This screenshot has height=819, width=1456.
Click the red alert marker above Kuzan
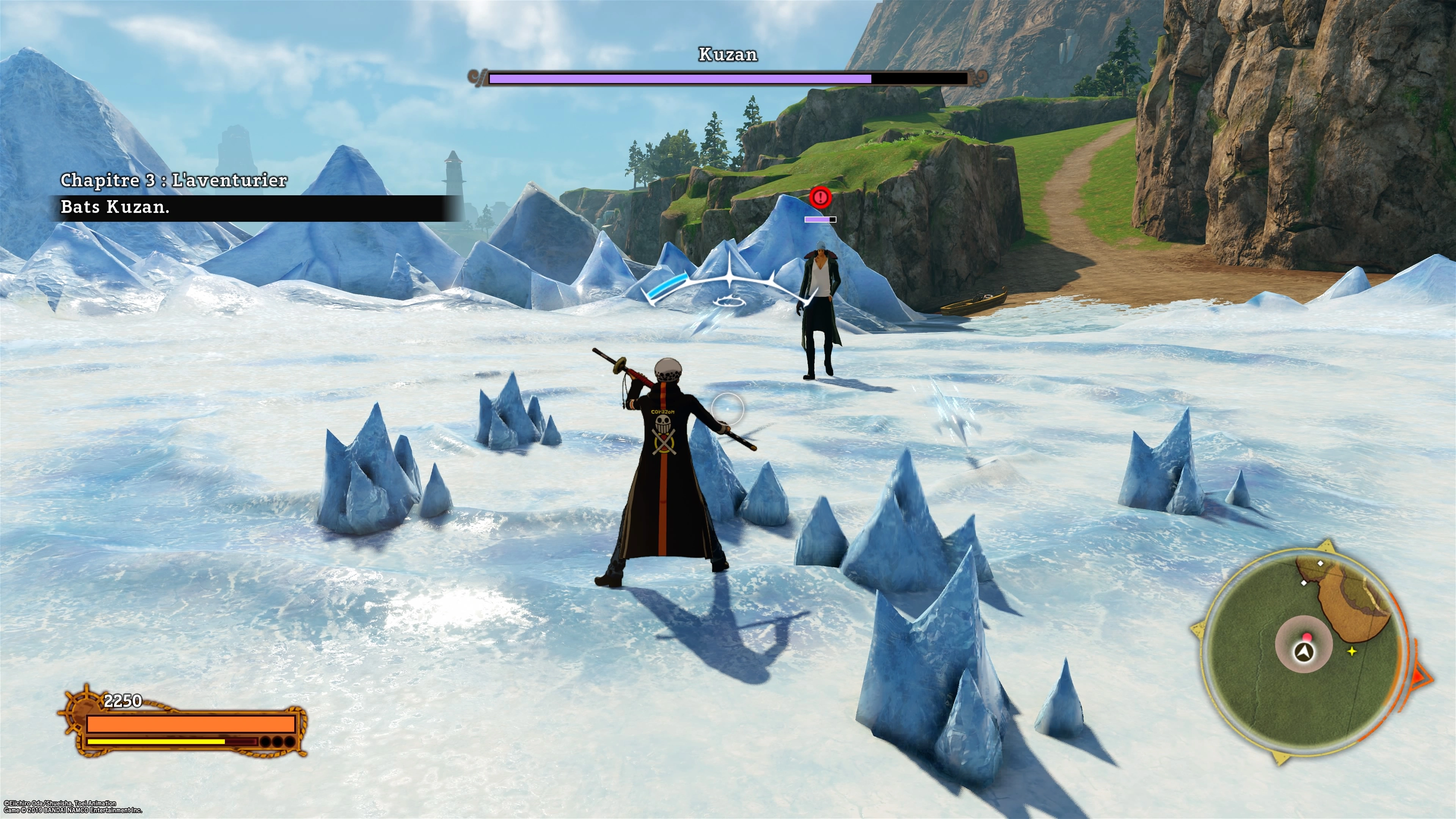(819, 197)
